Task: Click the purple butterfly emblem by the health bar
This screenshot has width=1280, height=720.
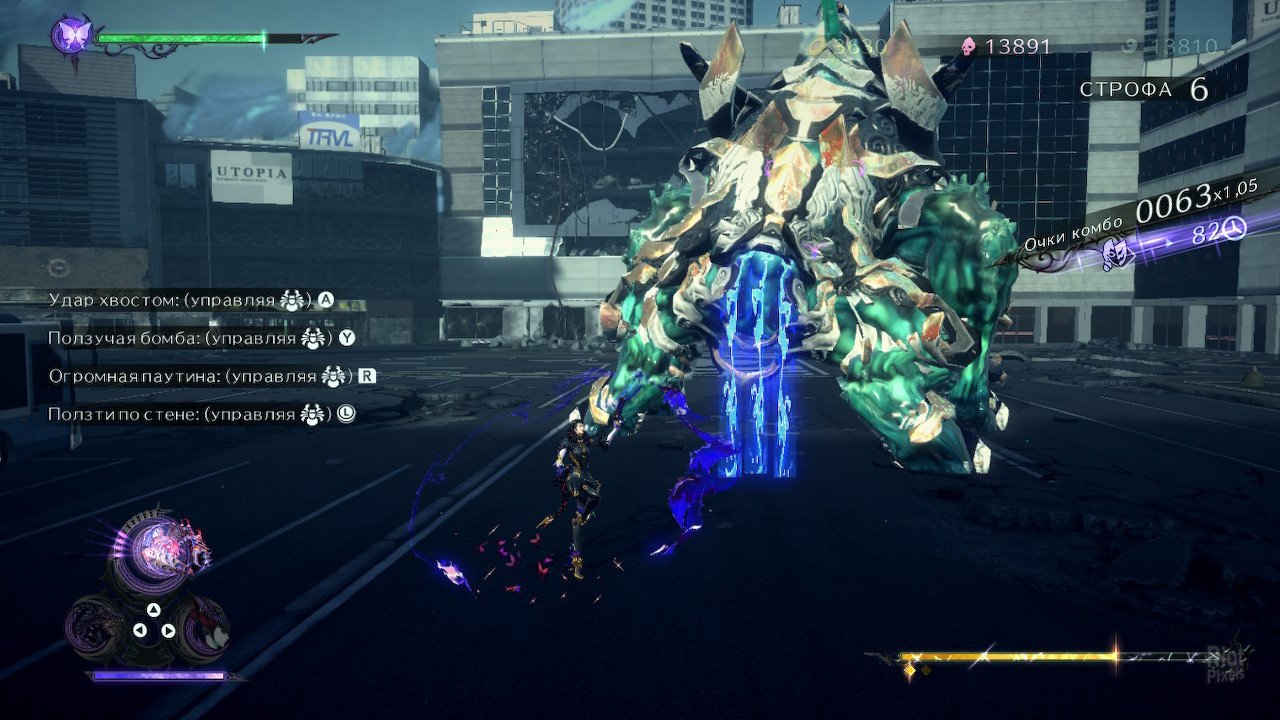Action: 72,35
